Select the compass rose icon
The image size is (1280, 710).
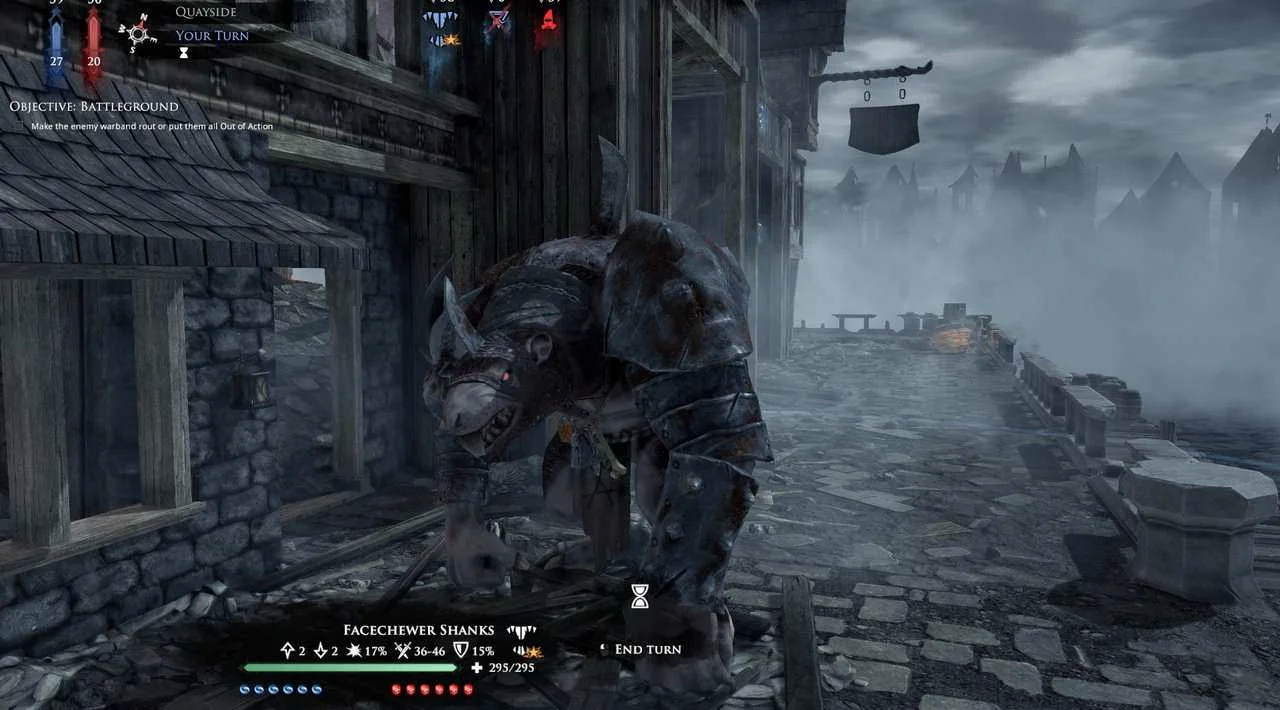(x=137, y=33)
